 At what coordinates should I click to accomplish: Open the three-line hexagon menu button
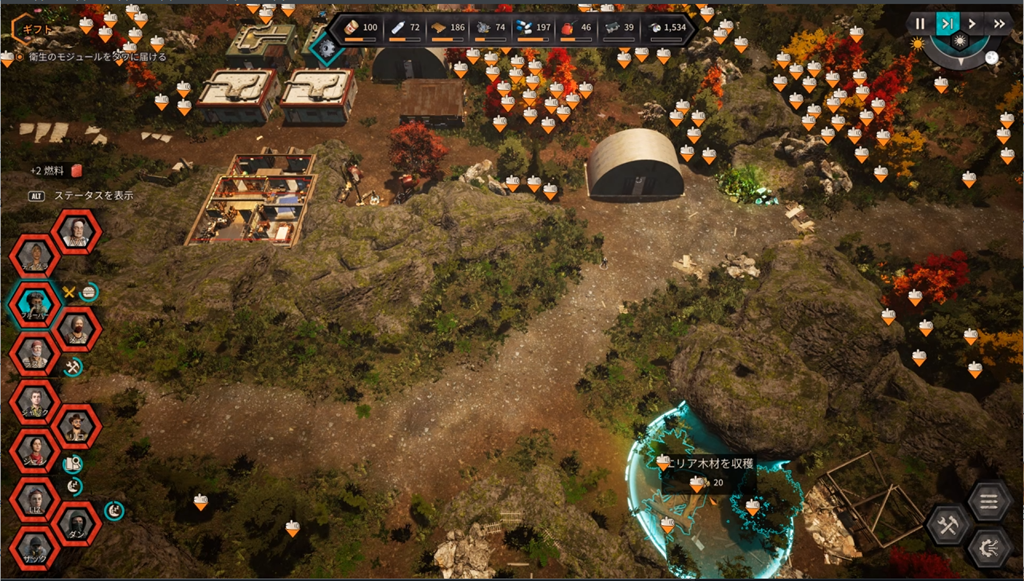990,501
